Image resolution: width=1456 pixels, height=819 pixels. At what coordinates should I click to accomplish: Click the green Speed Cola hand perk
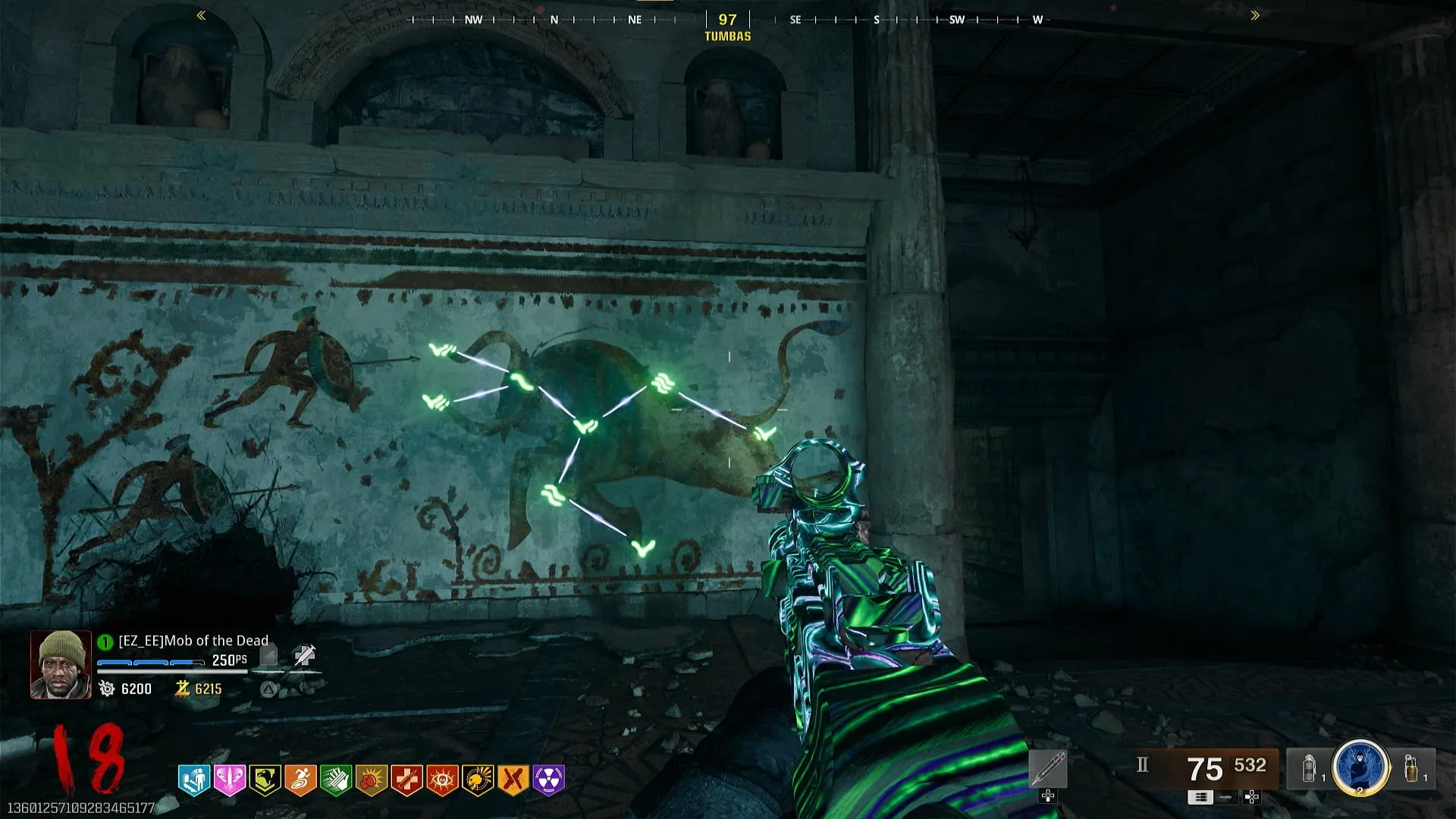tap(336, 779)
